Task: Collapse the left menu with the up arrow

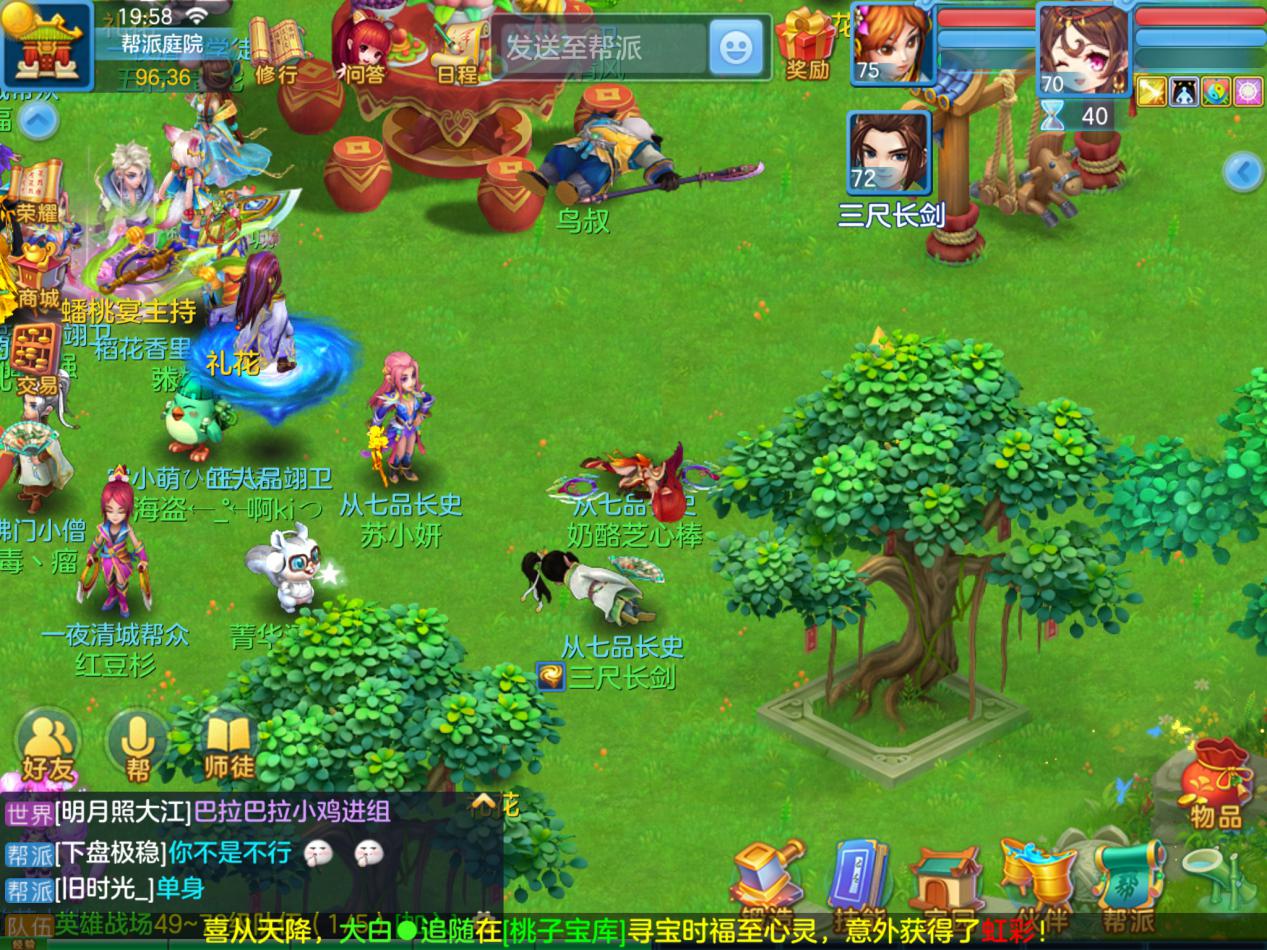Action: pyautogui.click(x=37, y=123)
